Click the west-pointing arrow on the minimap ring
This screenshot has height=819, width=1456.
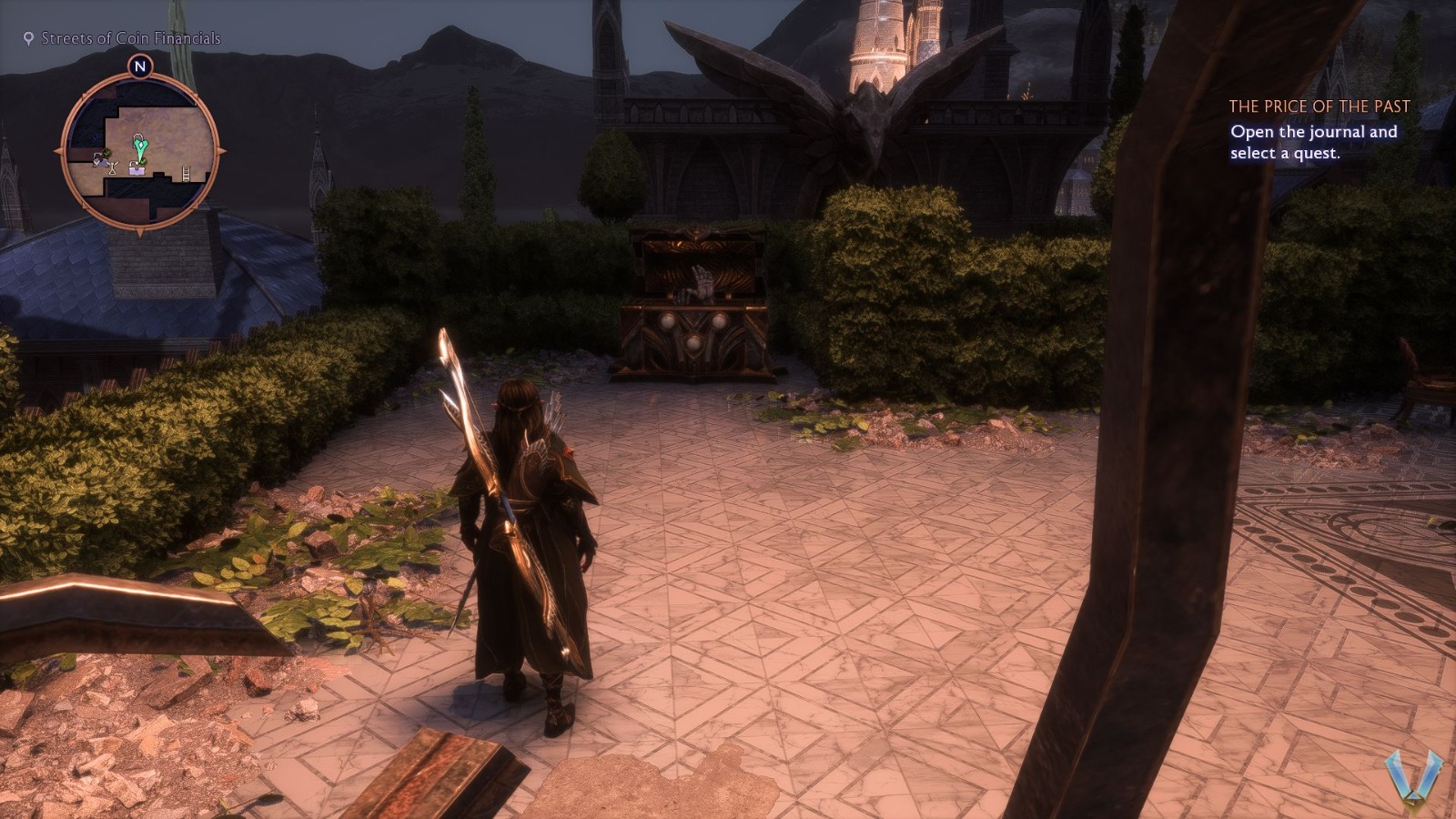pos(57,151)
